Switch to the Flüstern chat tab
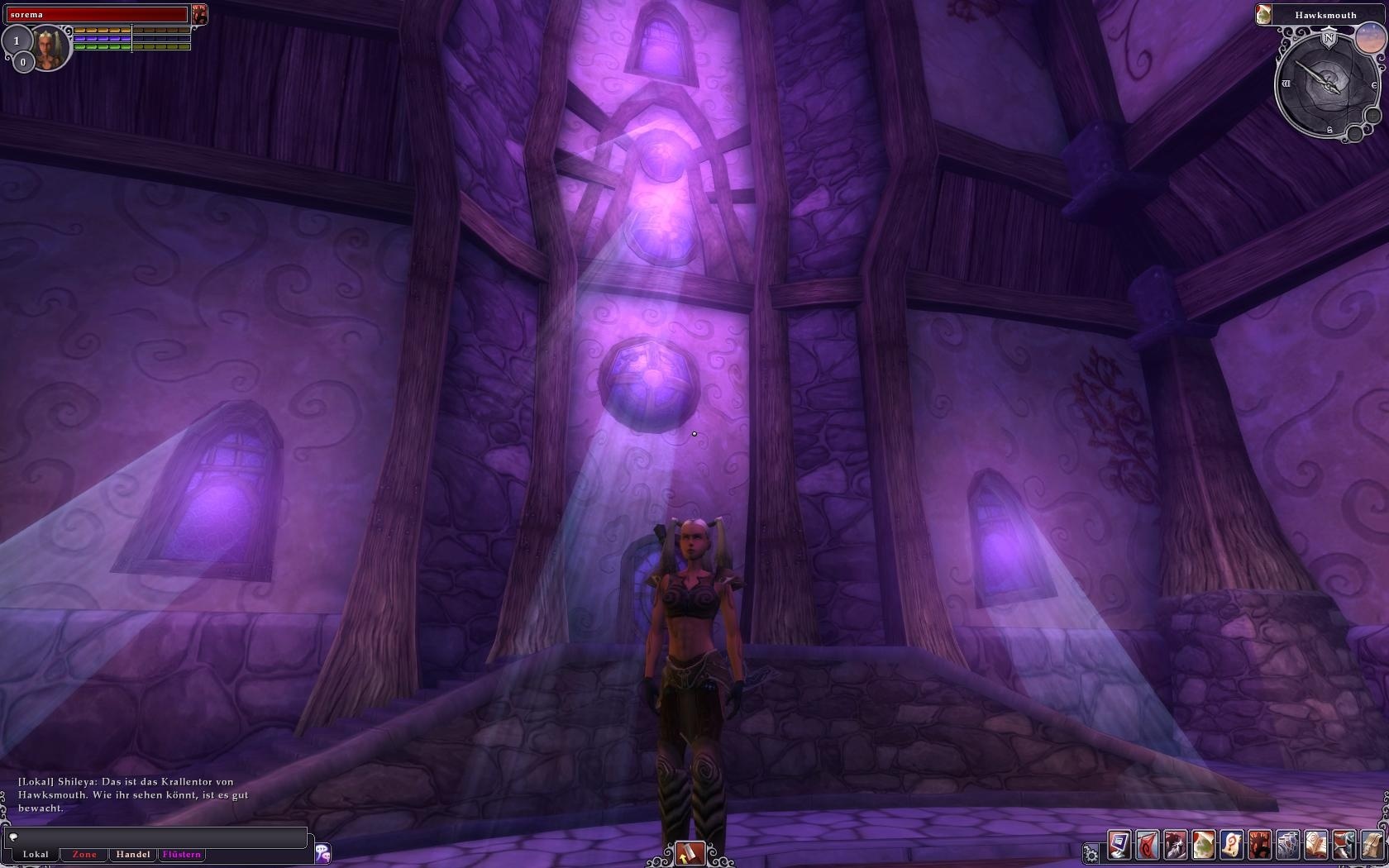1389x868 pixels. pyautogui.click(x=182, y=855)
